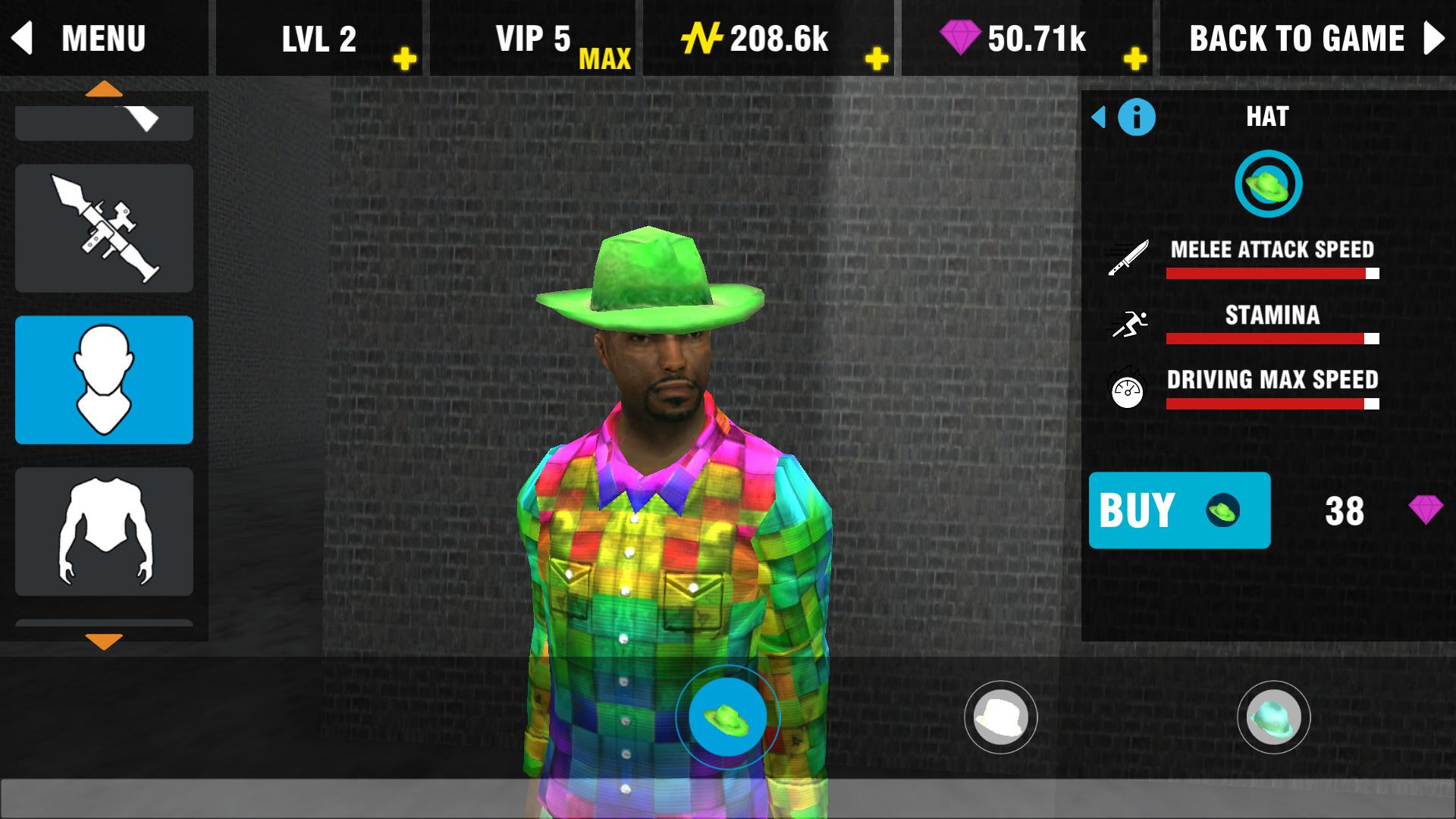Select the RPG launcher weapon icon
Screen dimensions: 1456x819
coord(103,227)
